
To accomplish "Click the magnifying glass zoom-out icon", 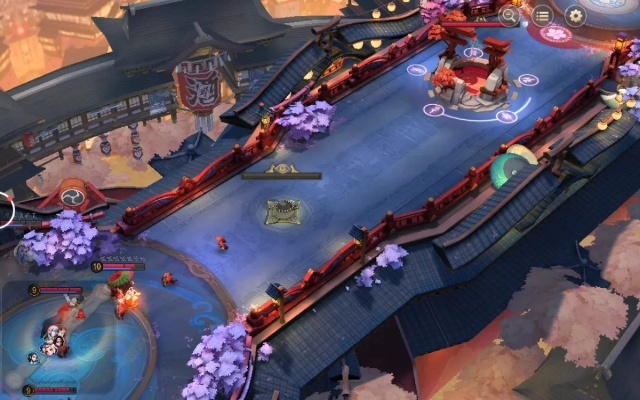I will pyautogui.click(x=510, y=15).
